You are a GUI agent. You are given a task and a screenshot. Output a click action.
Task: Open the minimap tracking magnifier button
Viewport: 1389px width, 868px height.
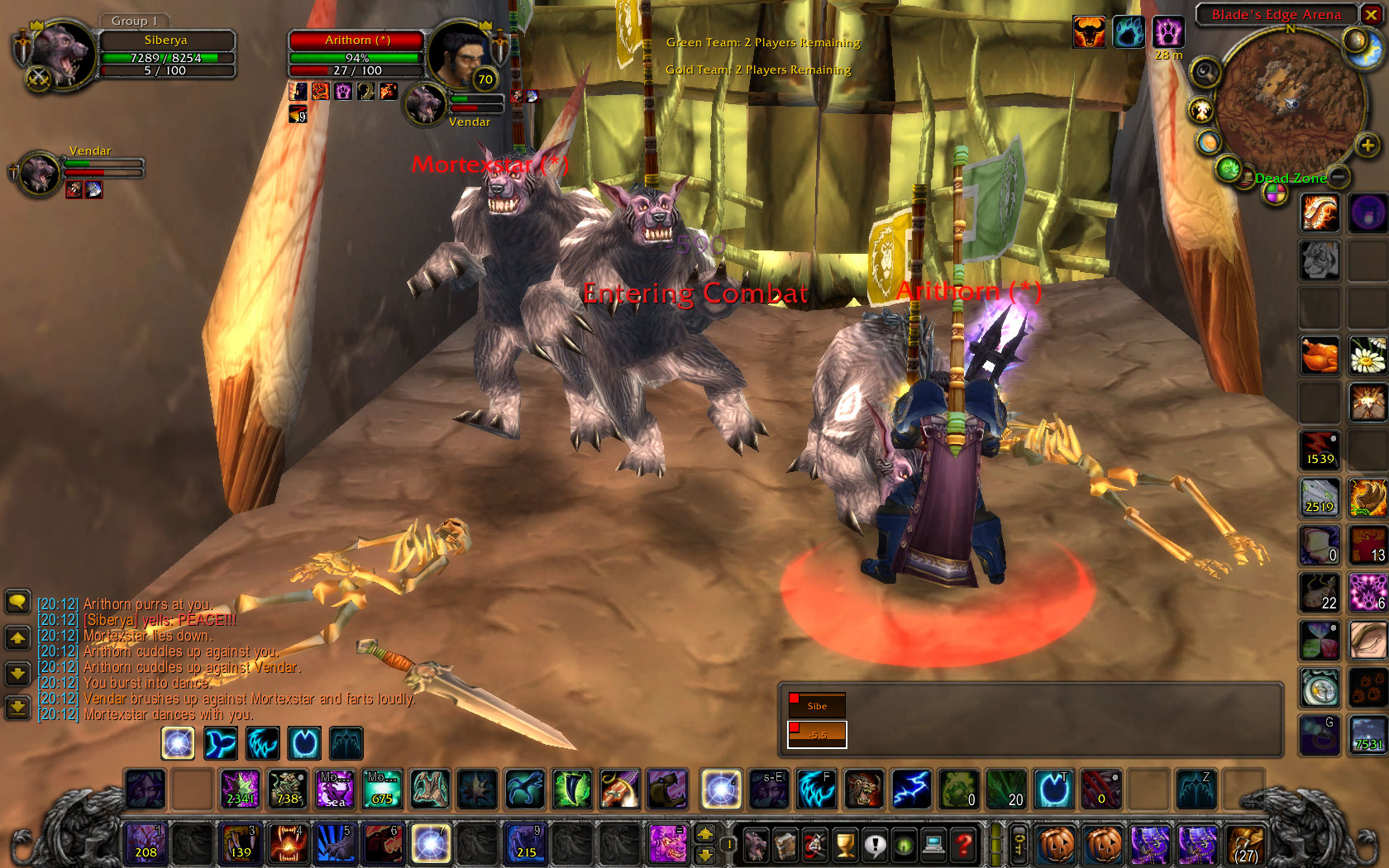pos(1205,72)
